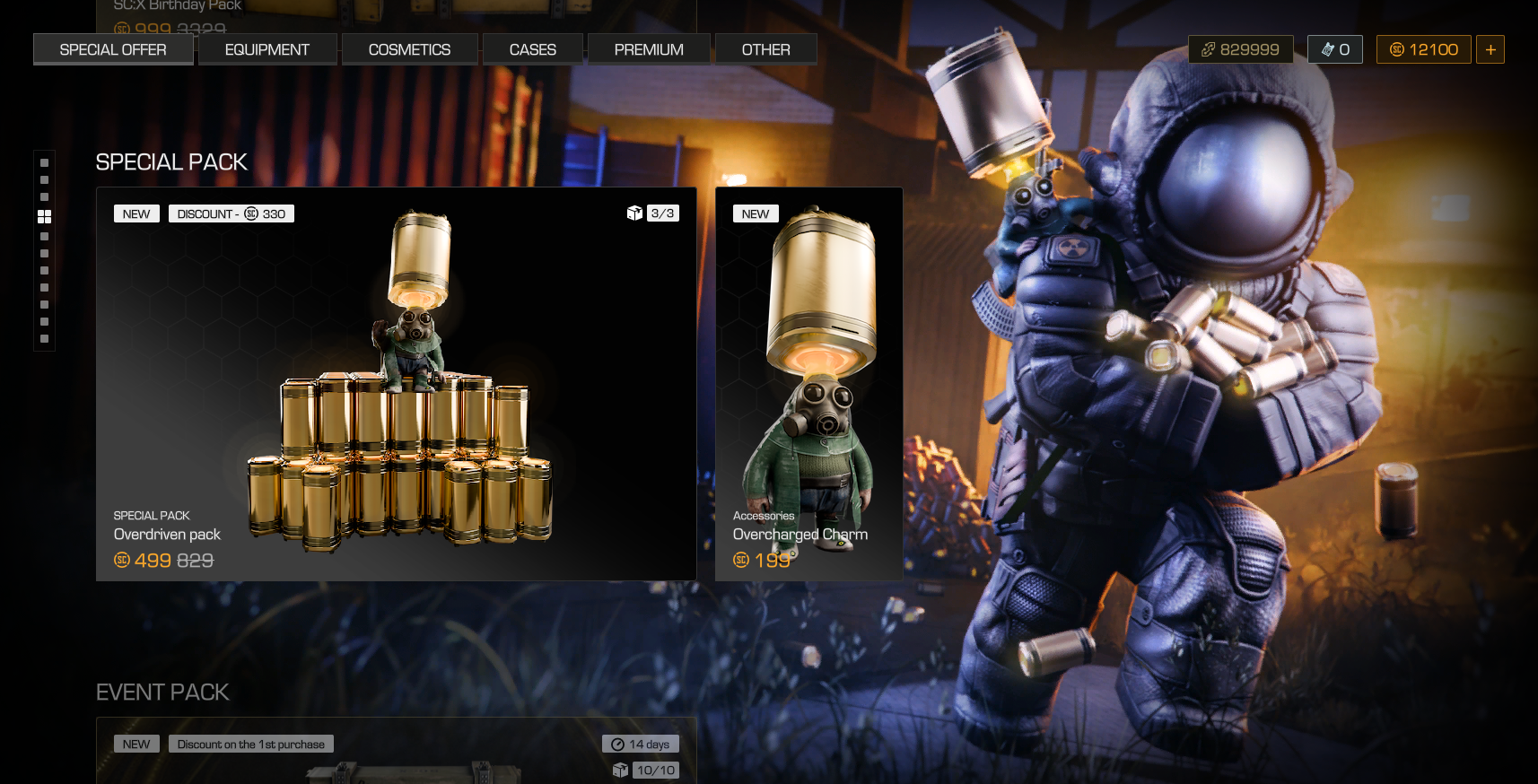
Task: View the Overcharged Charm accessory
Action: (808, 384)
